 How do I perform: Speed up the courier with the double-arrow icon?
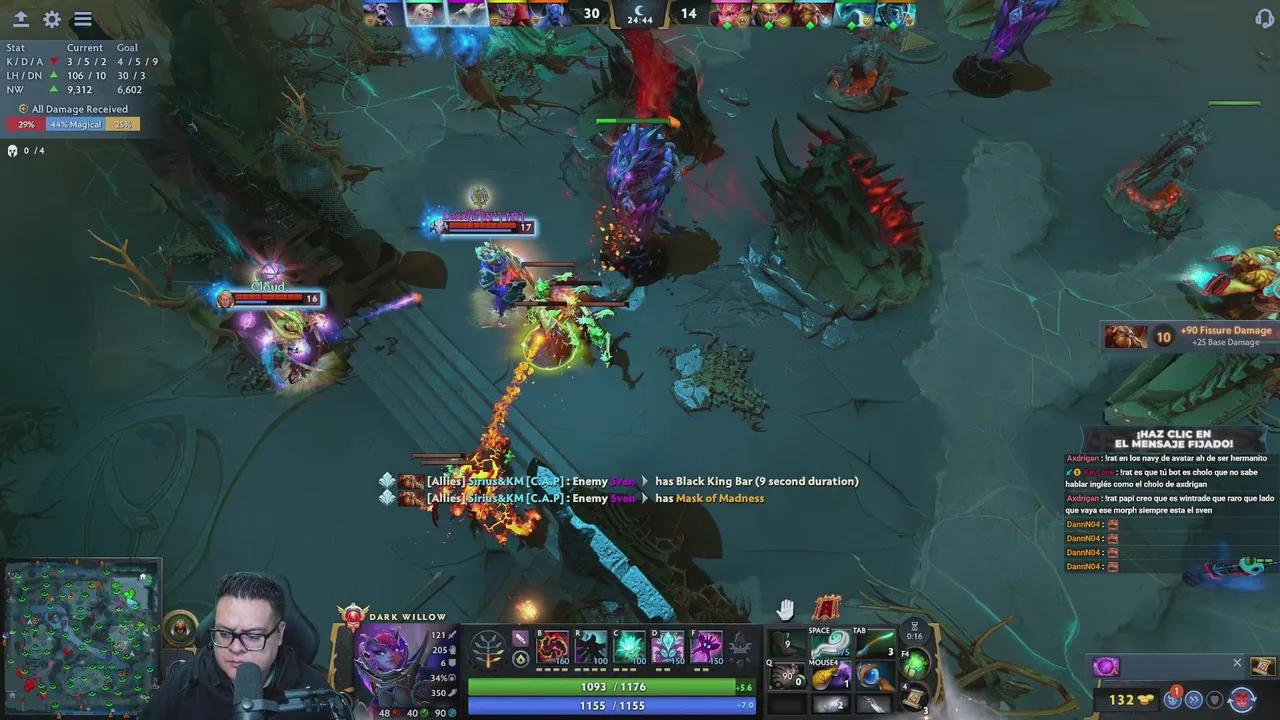[1194, 698]
